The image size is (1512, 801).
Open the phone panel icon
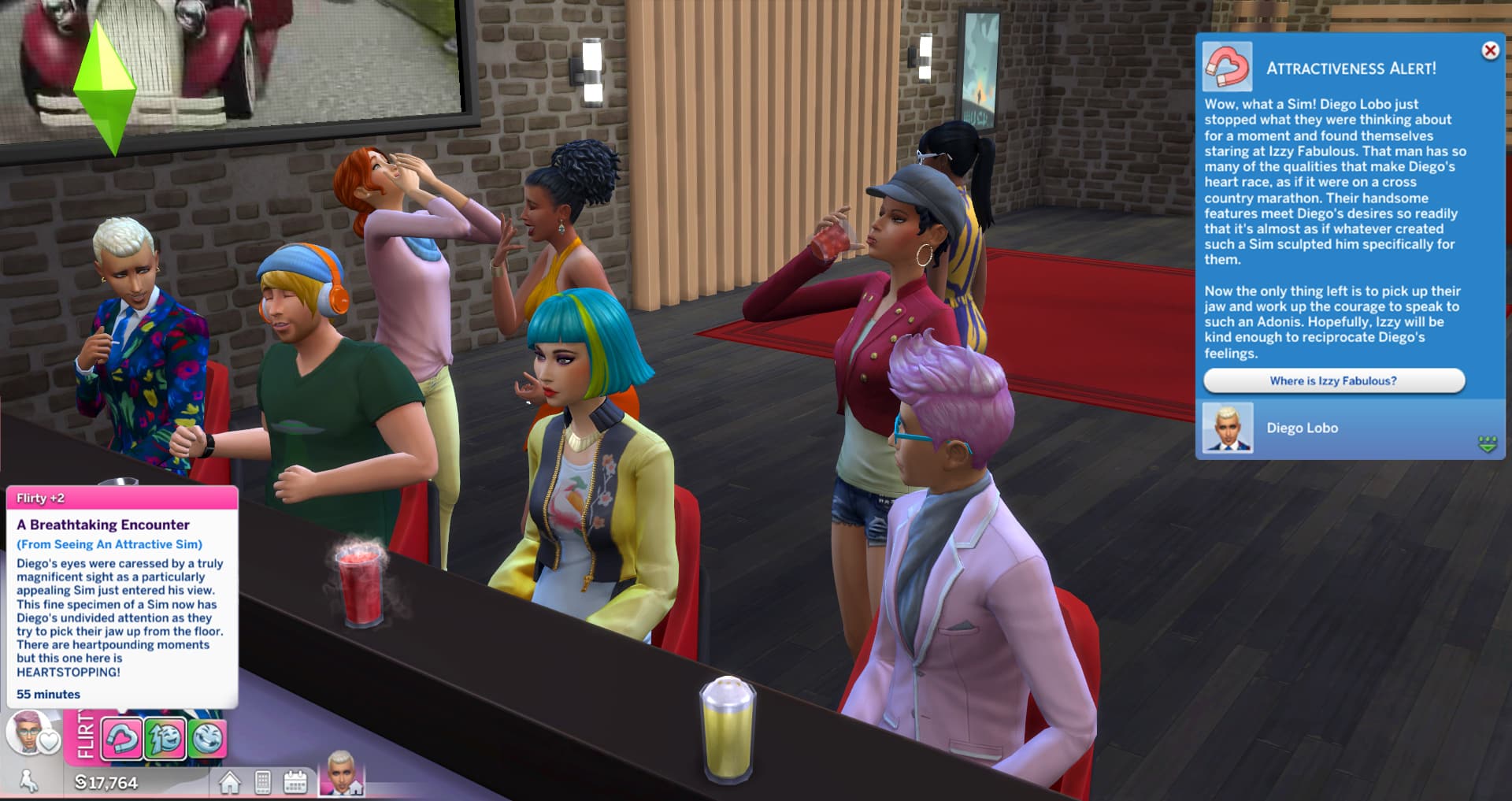(x=265, y=783)
